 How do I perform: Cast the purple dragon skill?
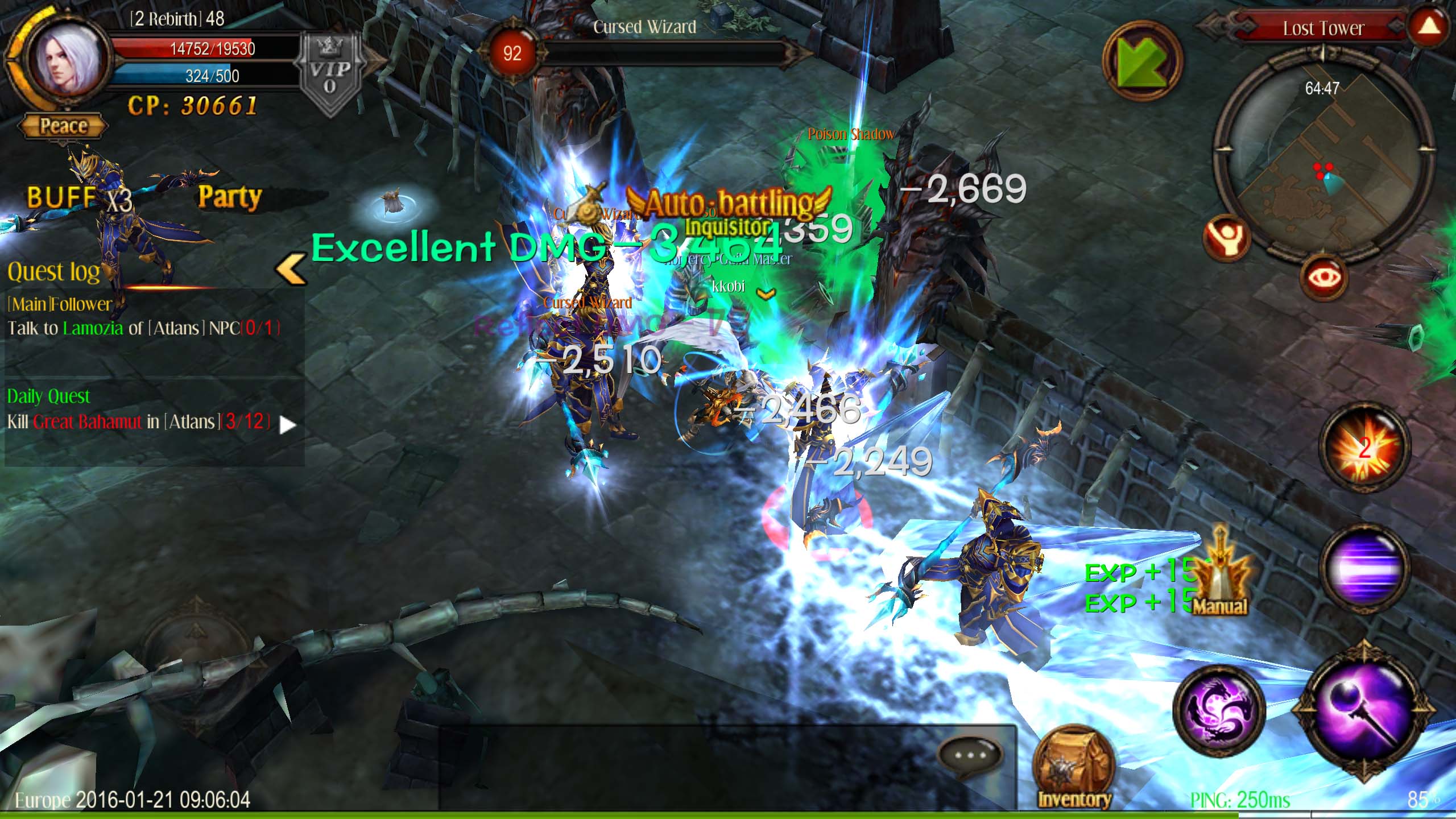coord(1219,711)
